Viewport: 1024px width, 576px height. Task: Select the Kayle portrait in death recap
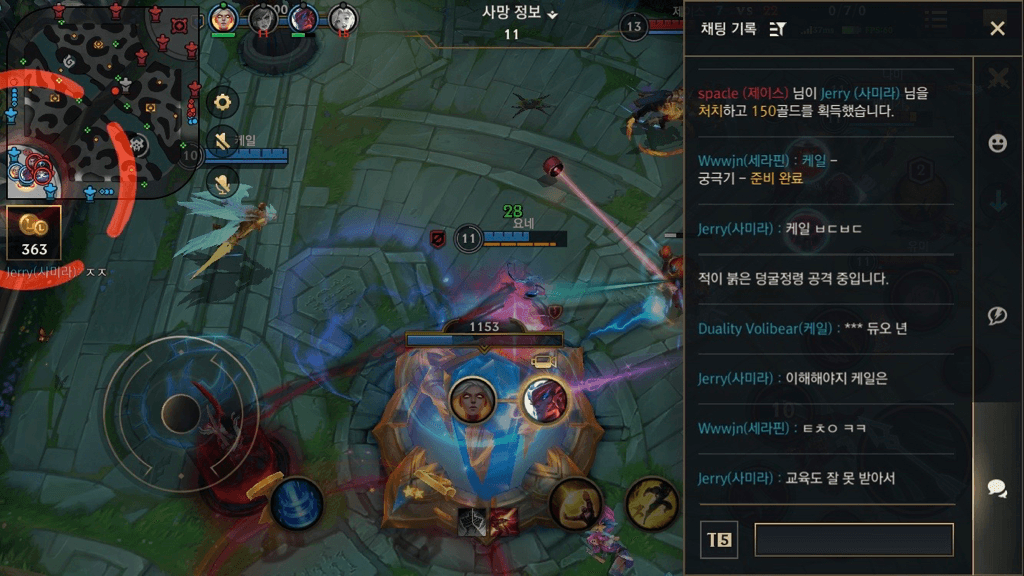(472, 399)
